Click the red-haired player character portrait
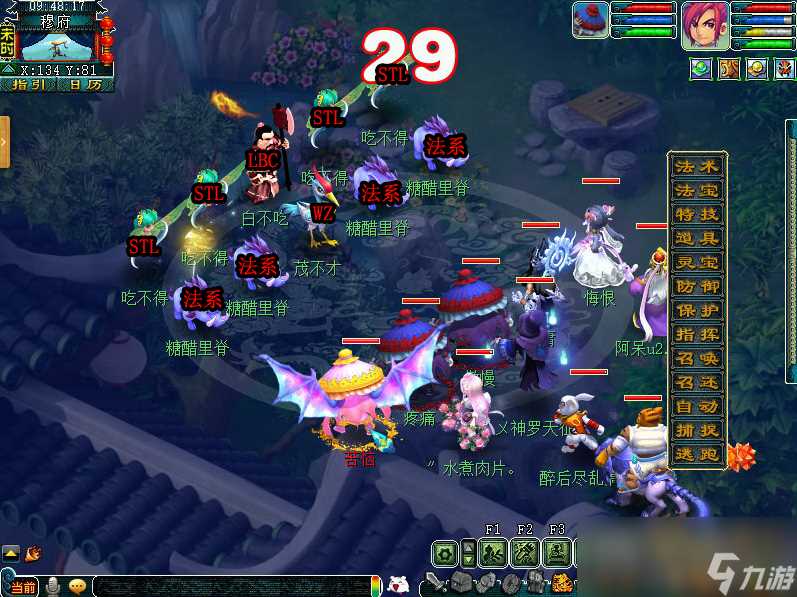Screen dimensions: 797x597 tap(705, 25)
